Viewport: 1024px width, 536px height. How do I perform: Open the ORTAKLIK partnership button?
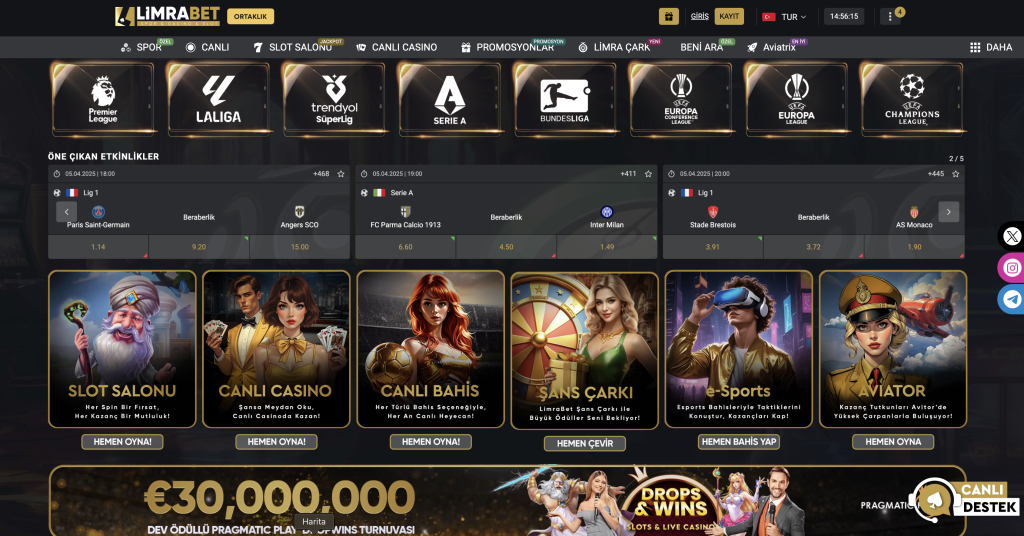251,16
